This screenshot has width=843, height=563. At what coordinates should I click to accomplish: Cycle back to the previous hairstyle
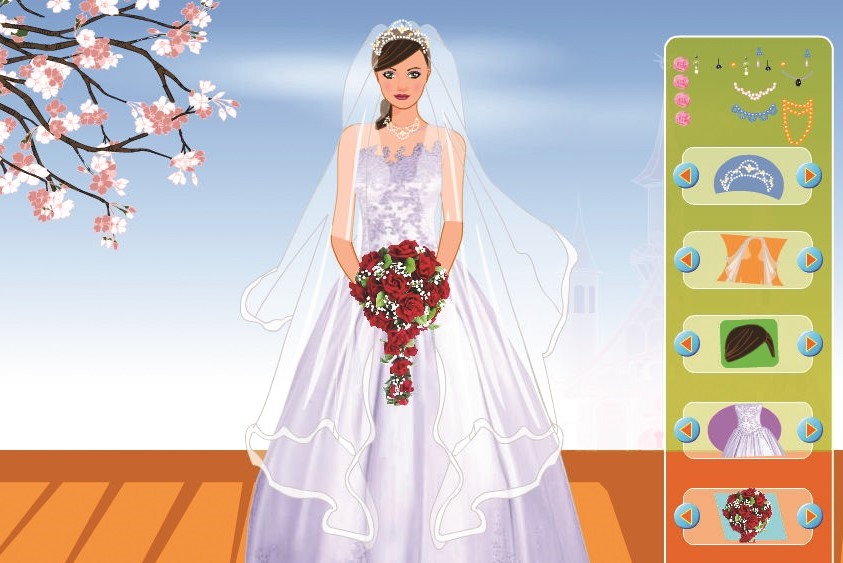(x=687, y=344)
